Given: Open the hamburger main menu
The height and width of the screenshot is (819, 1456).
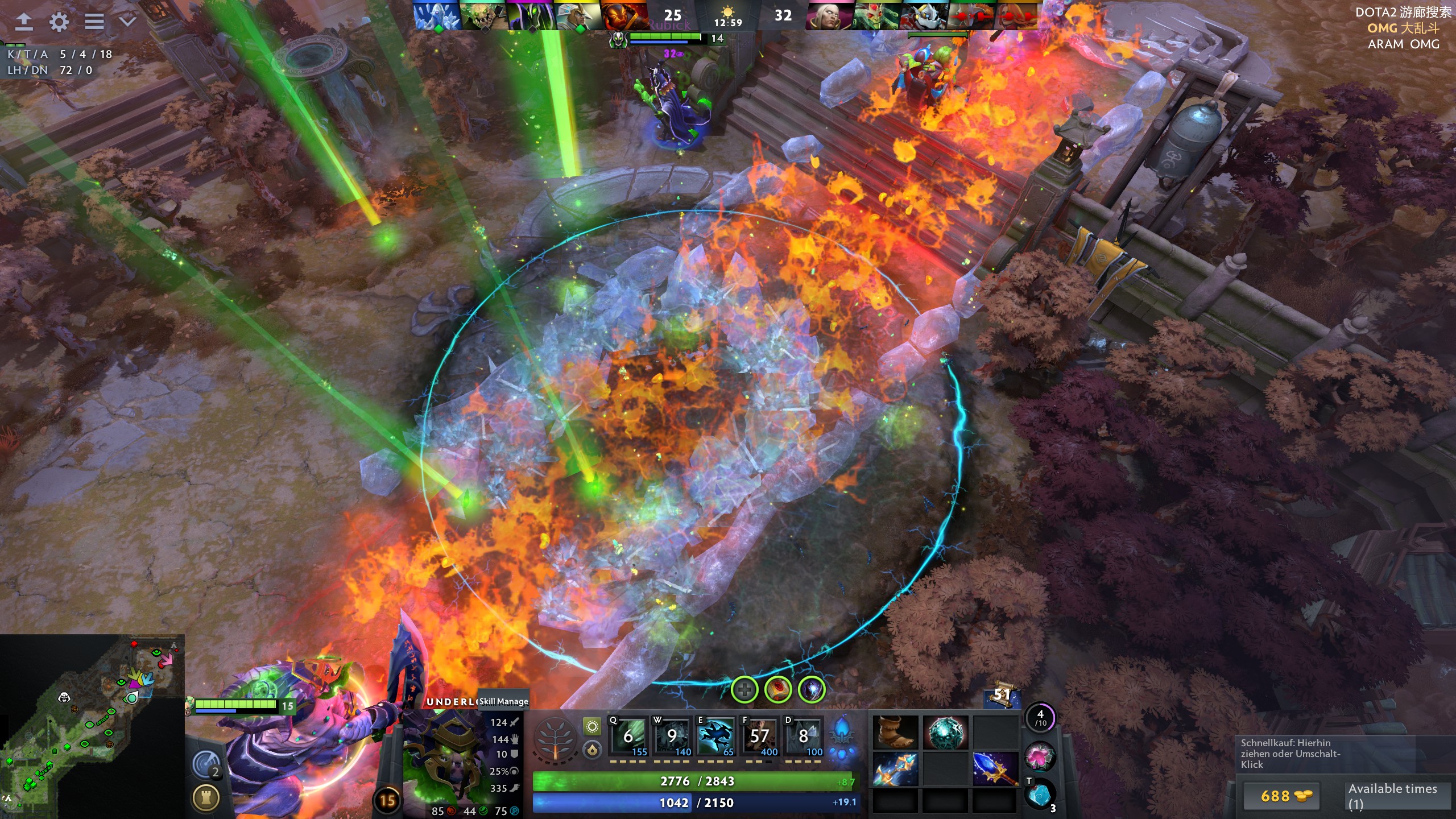Looking at the screenshot, I should click(94, 22).
